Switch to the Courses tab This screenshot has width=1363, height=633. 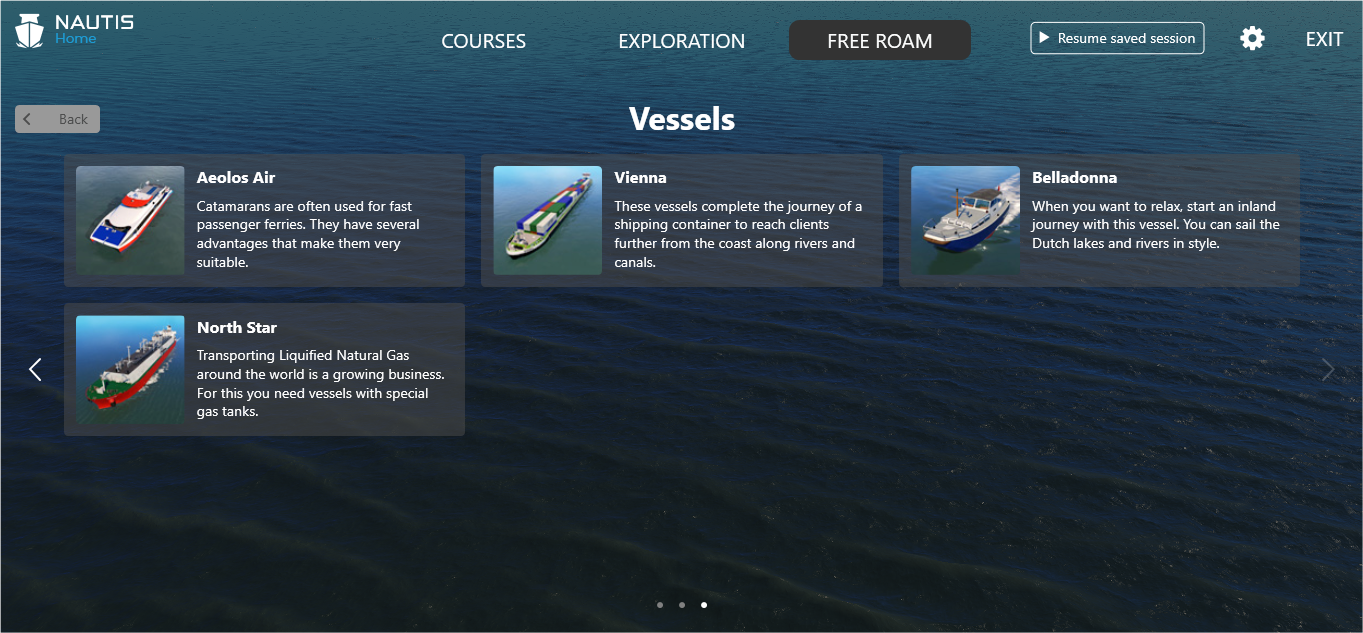(x=483, y=41)
